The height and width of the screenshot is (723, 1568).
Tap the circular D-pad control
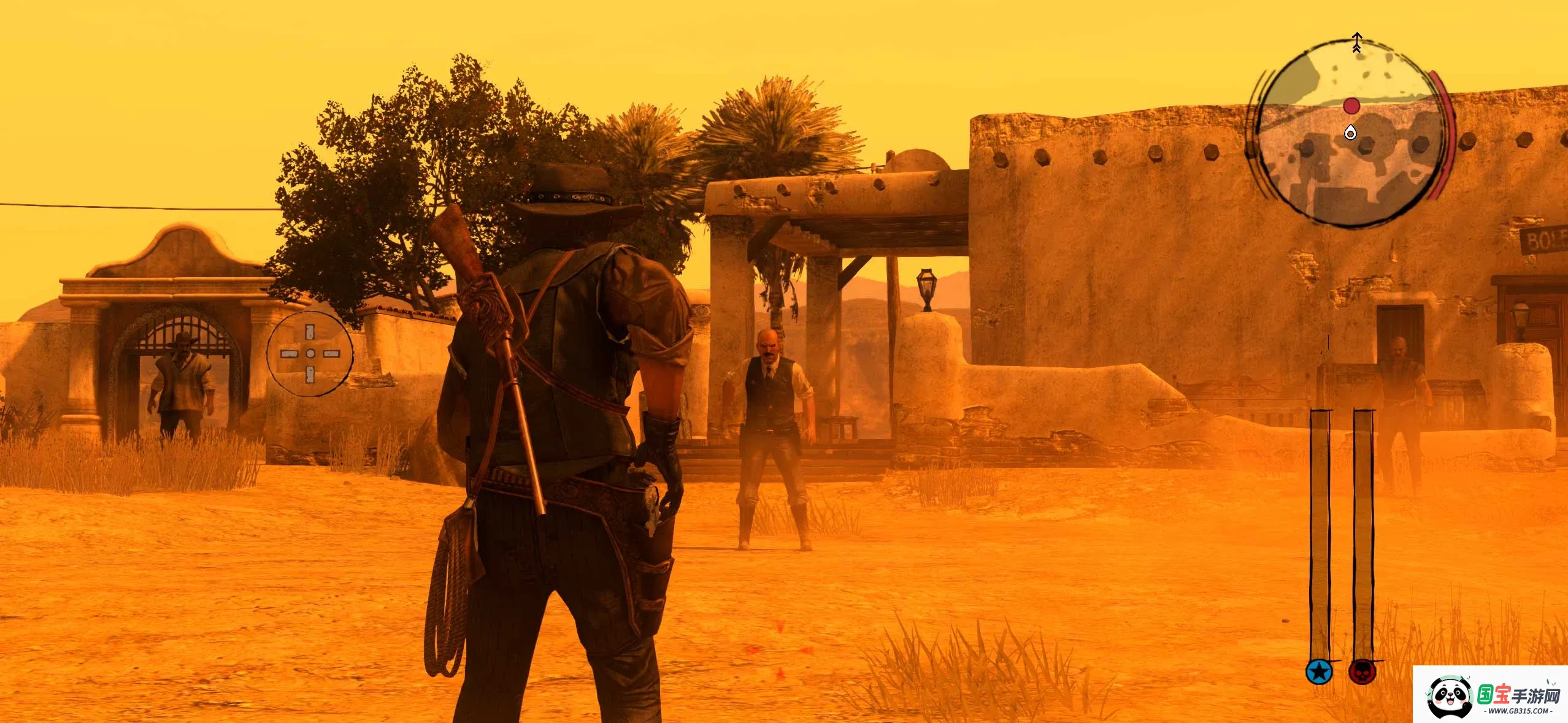[310, 354]
